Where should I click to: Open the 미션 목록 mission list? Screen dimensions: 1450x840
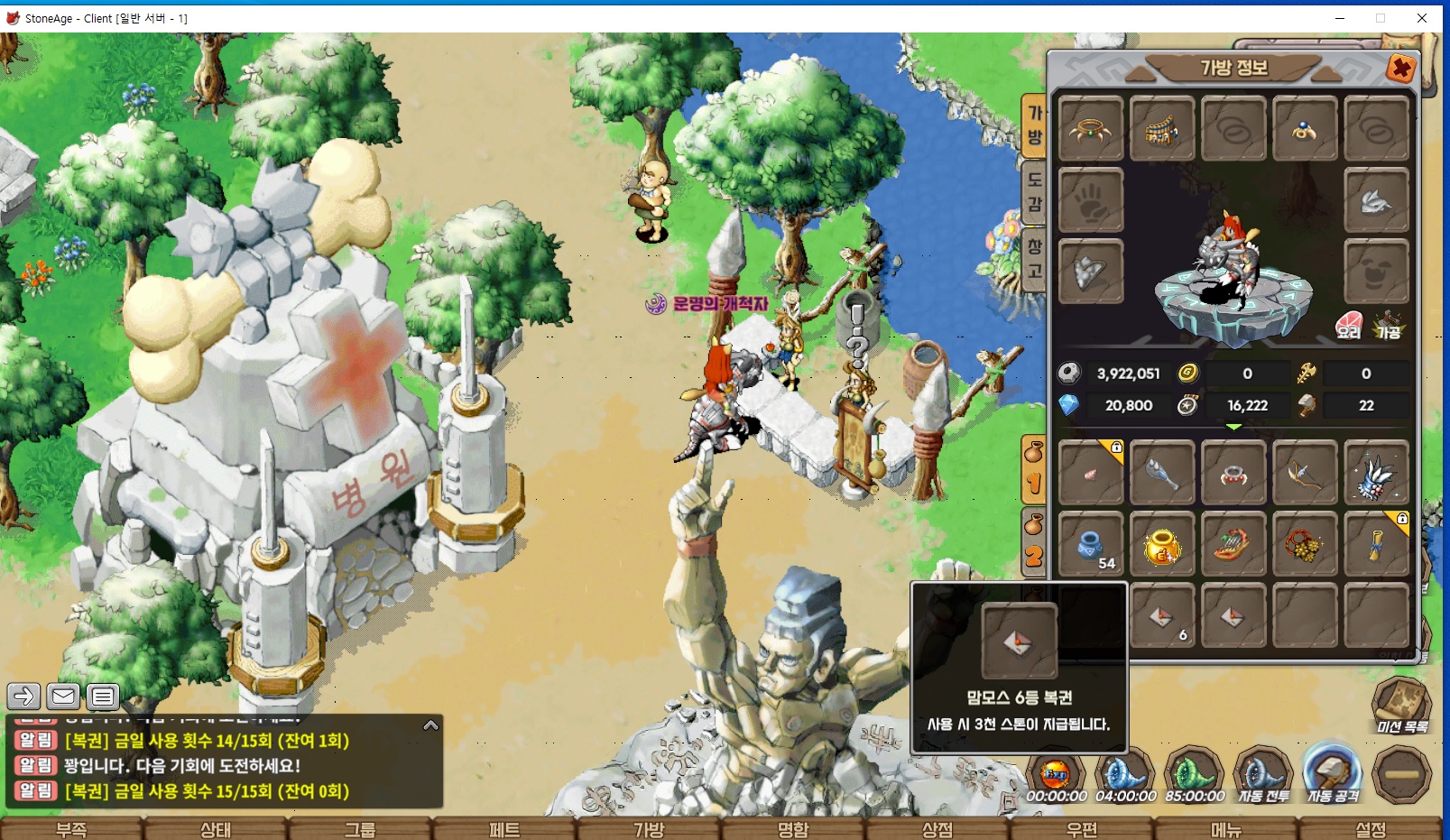click(x=1401, y=706)
